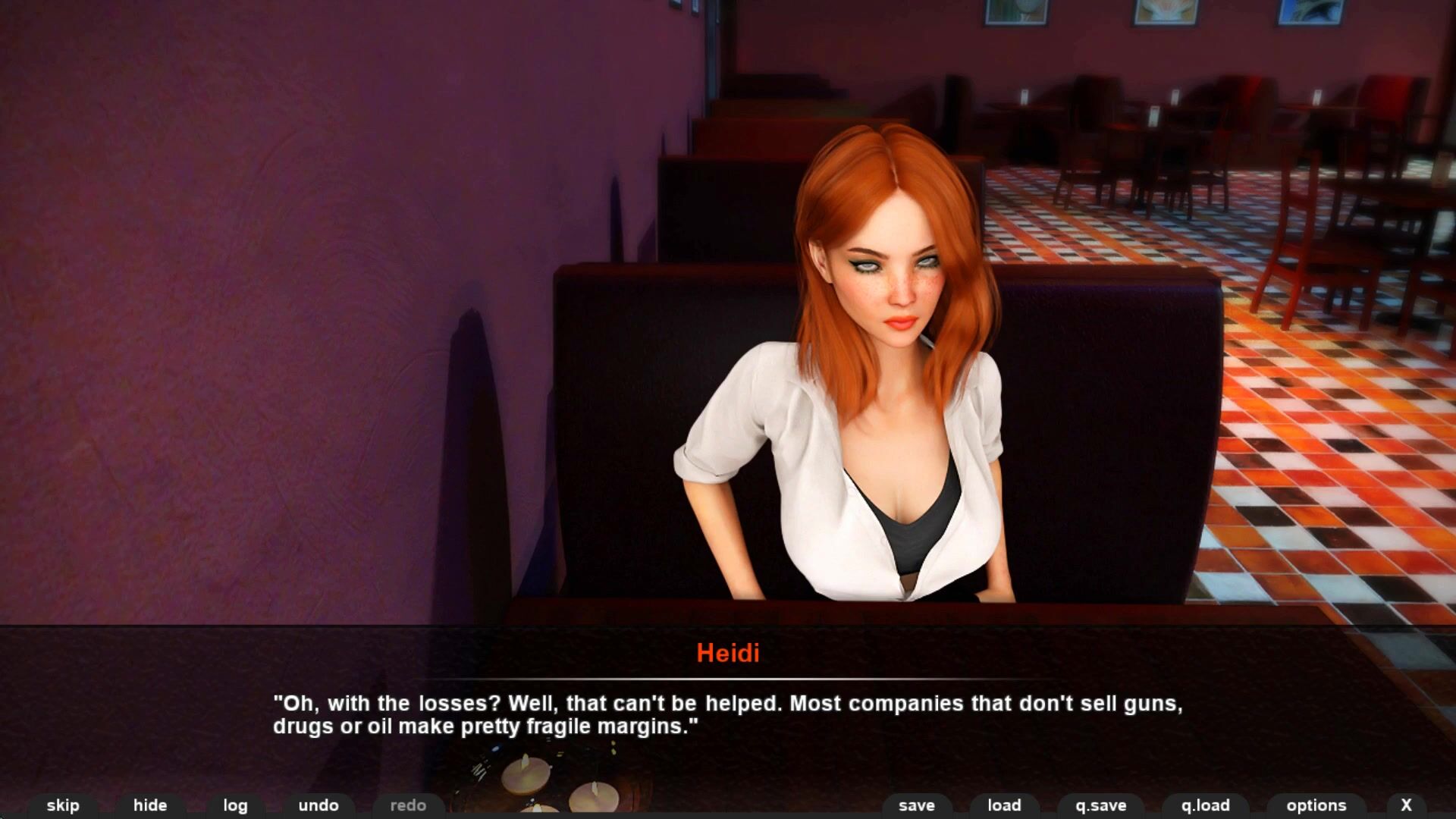Undo the last dialogue line
This screenshot has width=1456, height=819.
(x=318, y=805)
